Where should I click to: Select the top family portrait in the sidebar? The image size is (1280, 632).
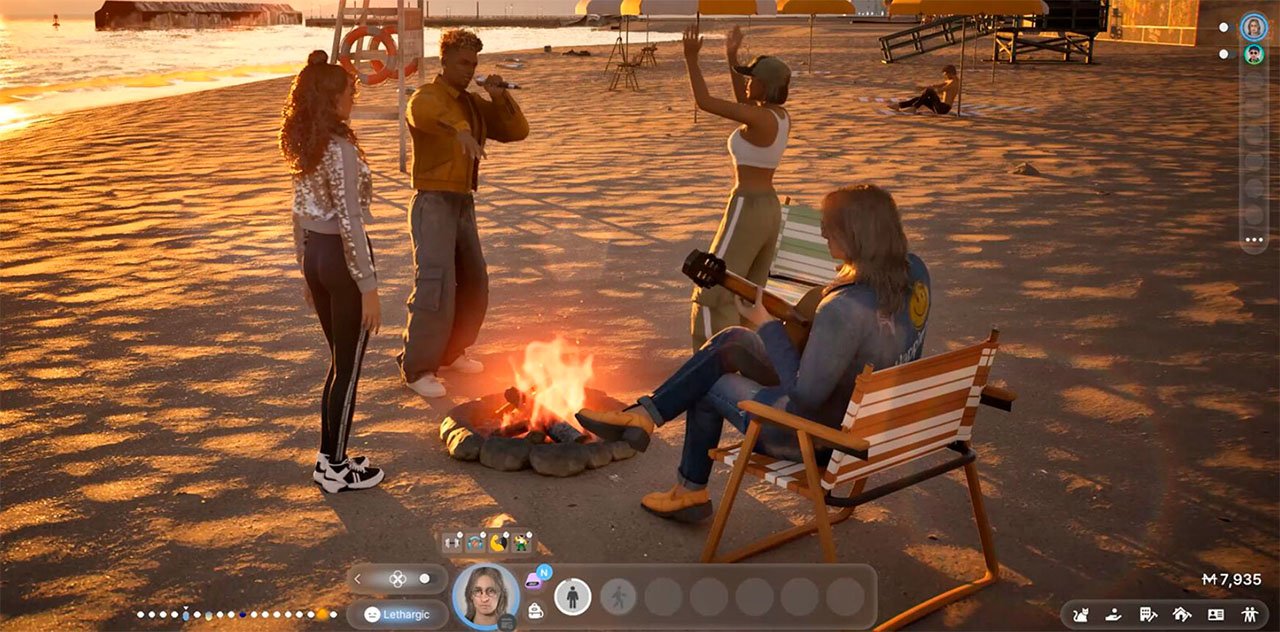[x=1253, y=27]
